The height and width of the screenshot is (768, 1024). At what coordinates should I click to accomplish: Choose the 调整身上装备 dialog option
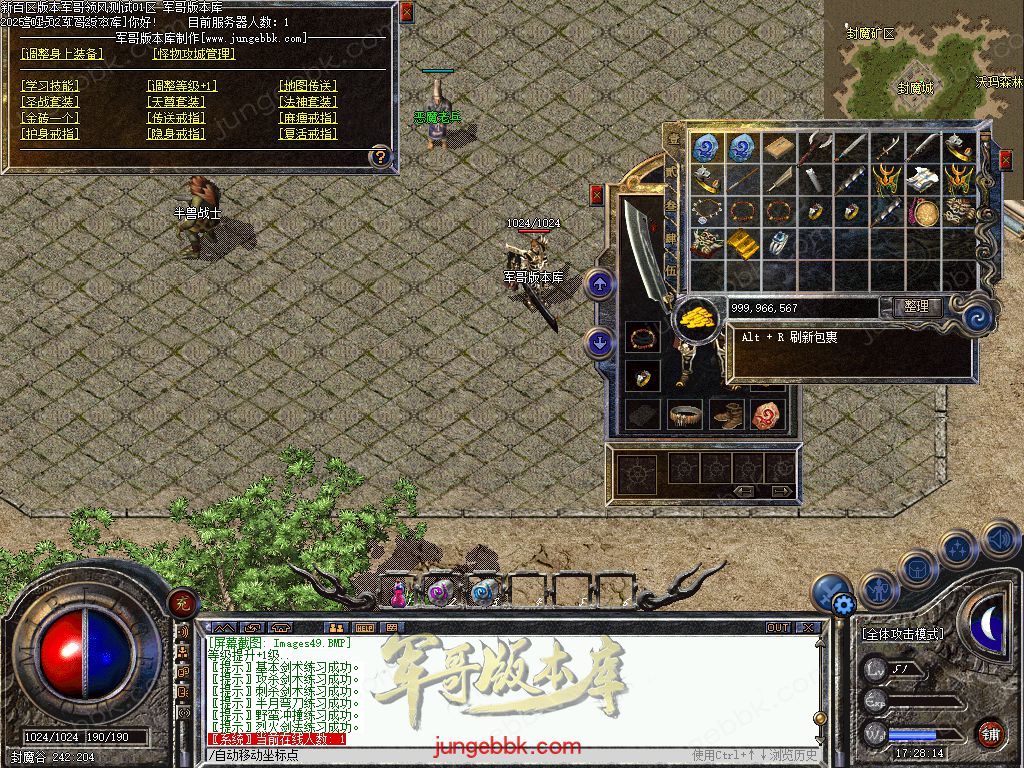[x=62, y=54]
